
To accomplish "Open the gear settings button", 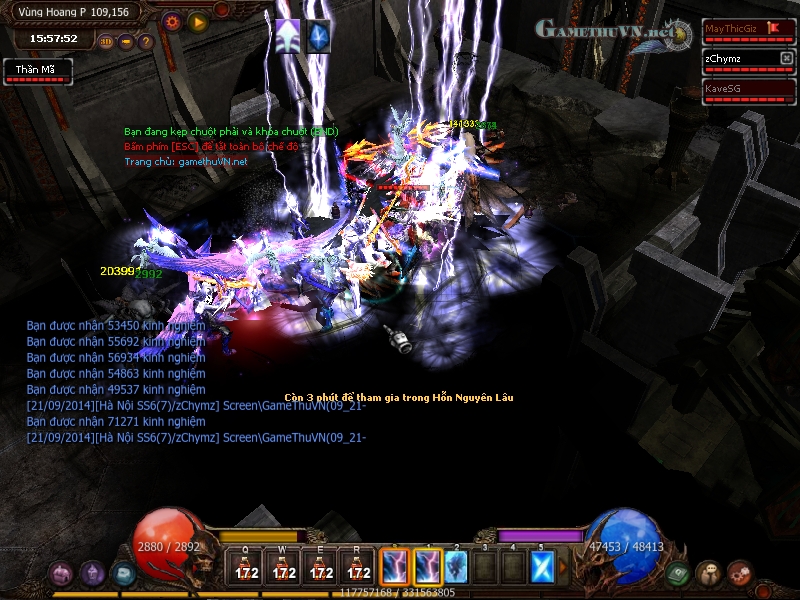I will pyautogui.click(x=172, y=21).
